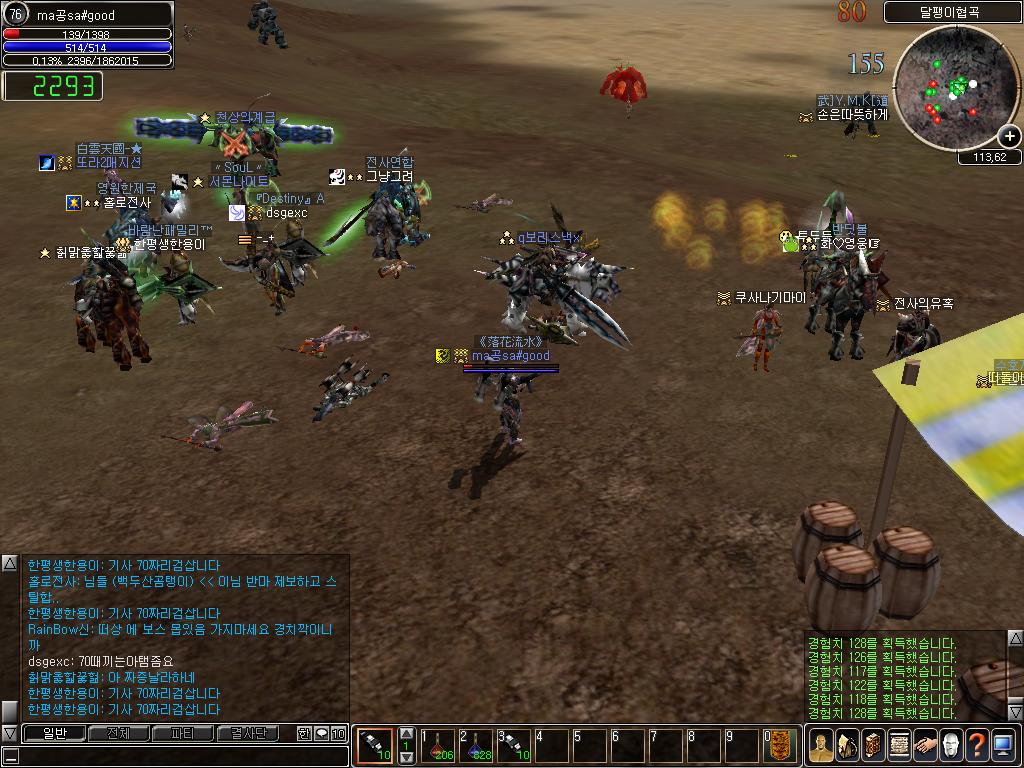Use the red potion in slot 1
Image resolution: width=1024 pixels, height=768 pixels.
click(439, 745)
